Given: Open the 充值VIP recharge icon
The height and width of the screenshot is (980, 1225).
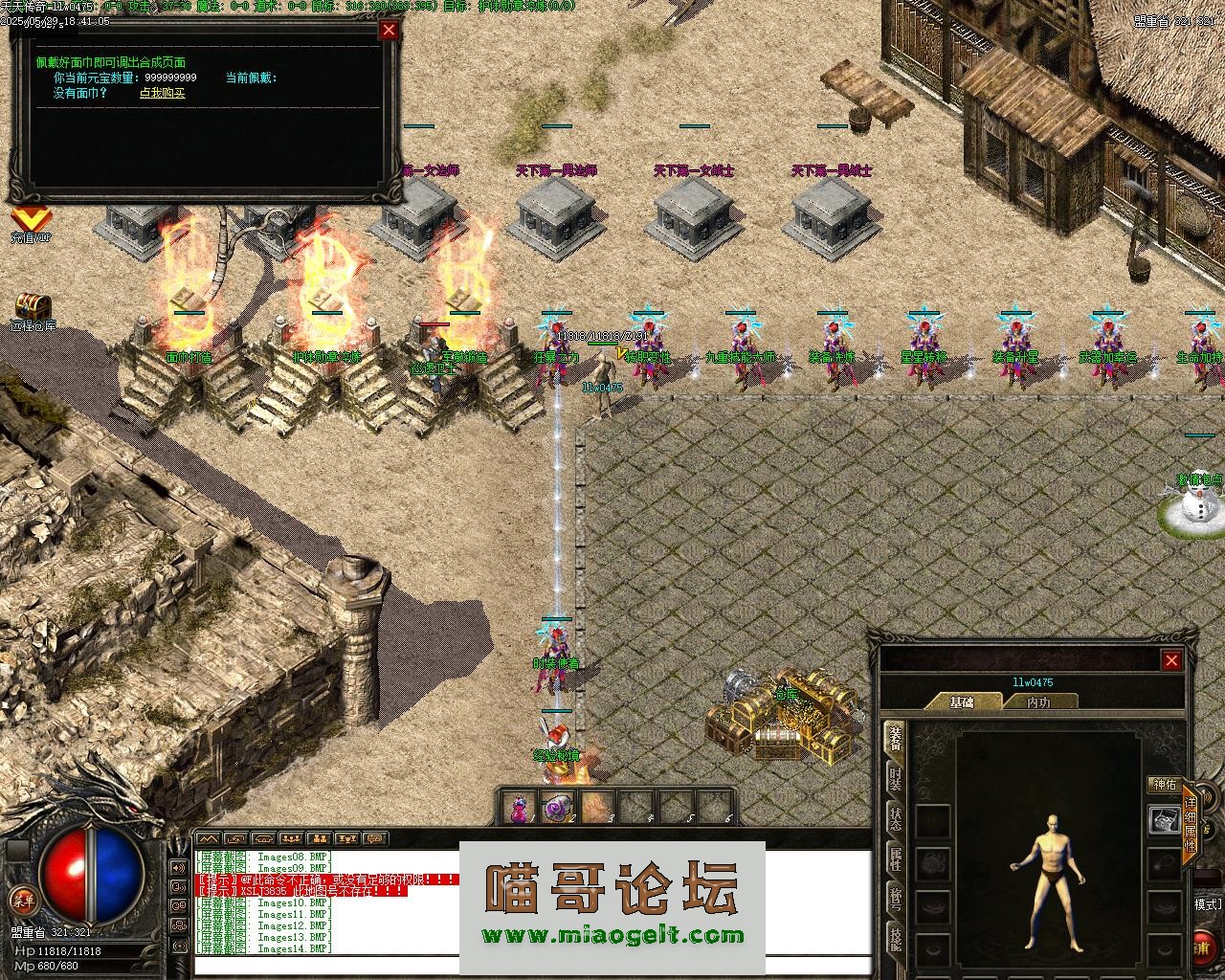Looking at the screenshot, I should tap(31, 223).
